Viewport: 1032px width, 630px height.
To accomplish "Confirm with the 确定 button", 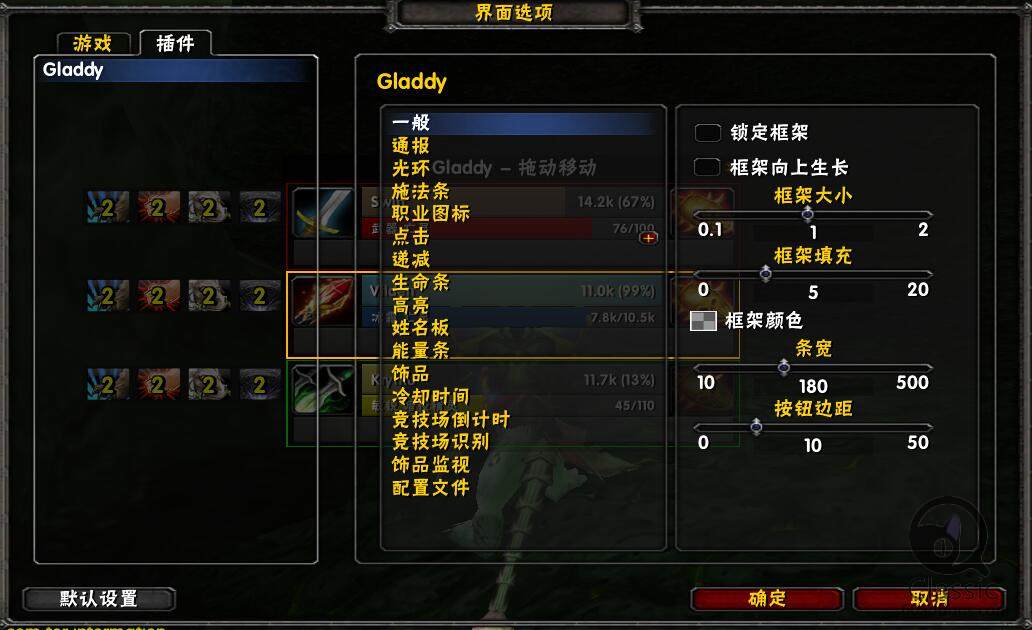I will pyautogui.click(x=767, y=598).
